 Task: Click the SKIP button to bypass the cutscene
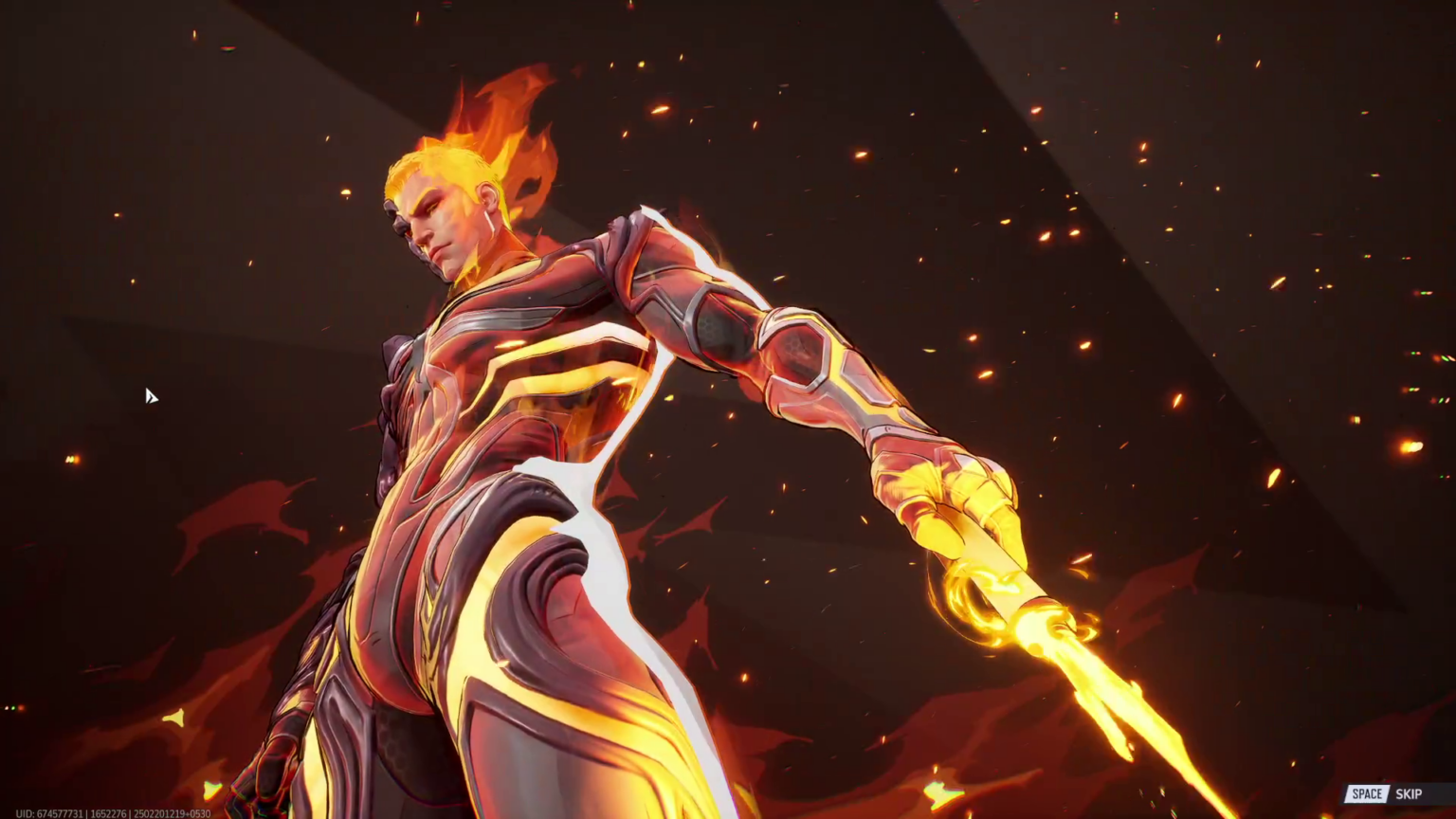[x=1410, y=793]
